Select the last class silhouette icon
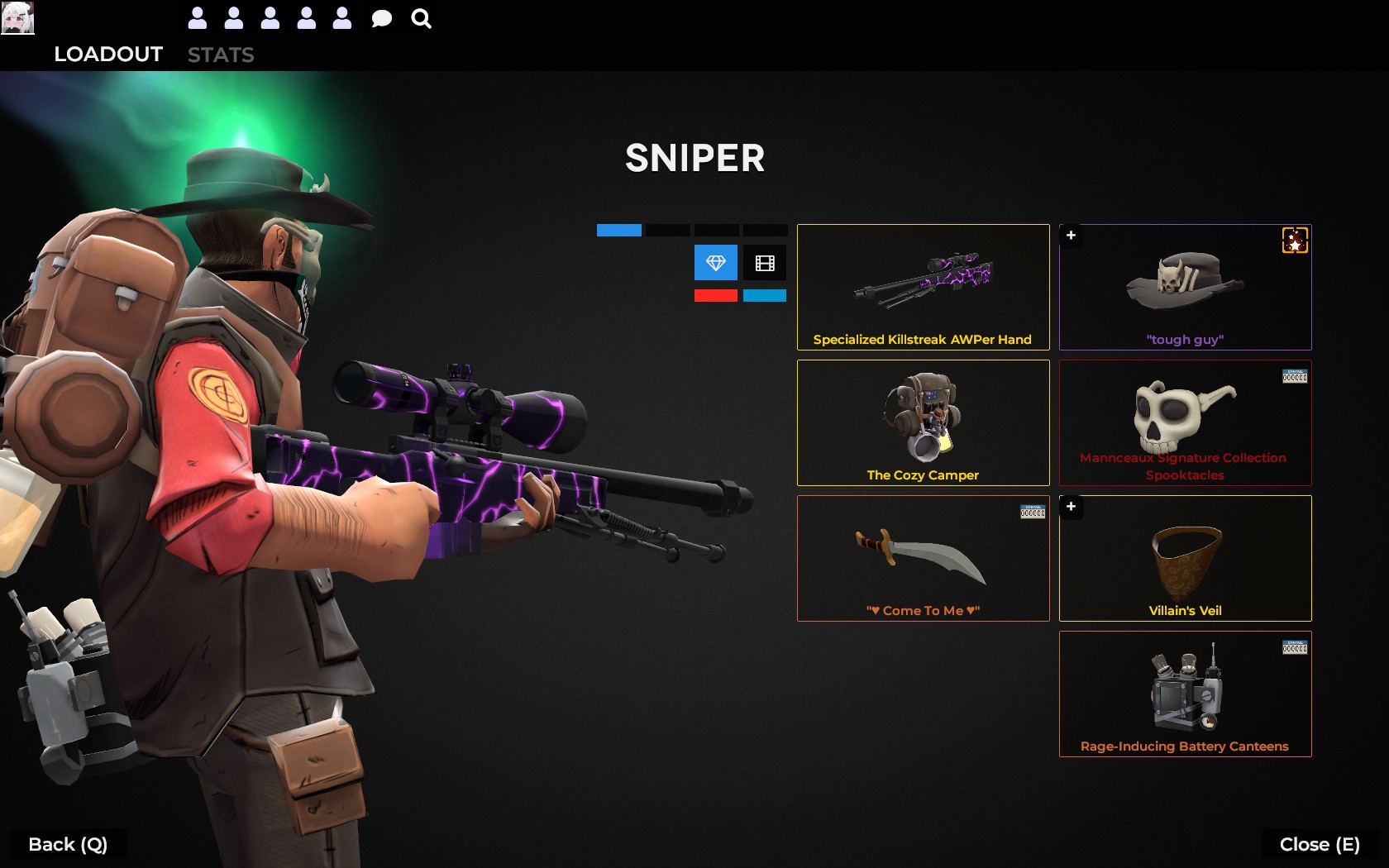1389x868 pixels. click(341, 17)
